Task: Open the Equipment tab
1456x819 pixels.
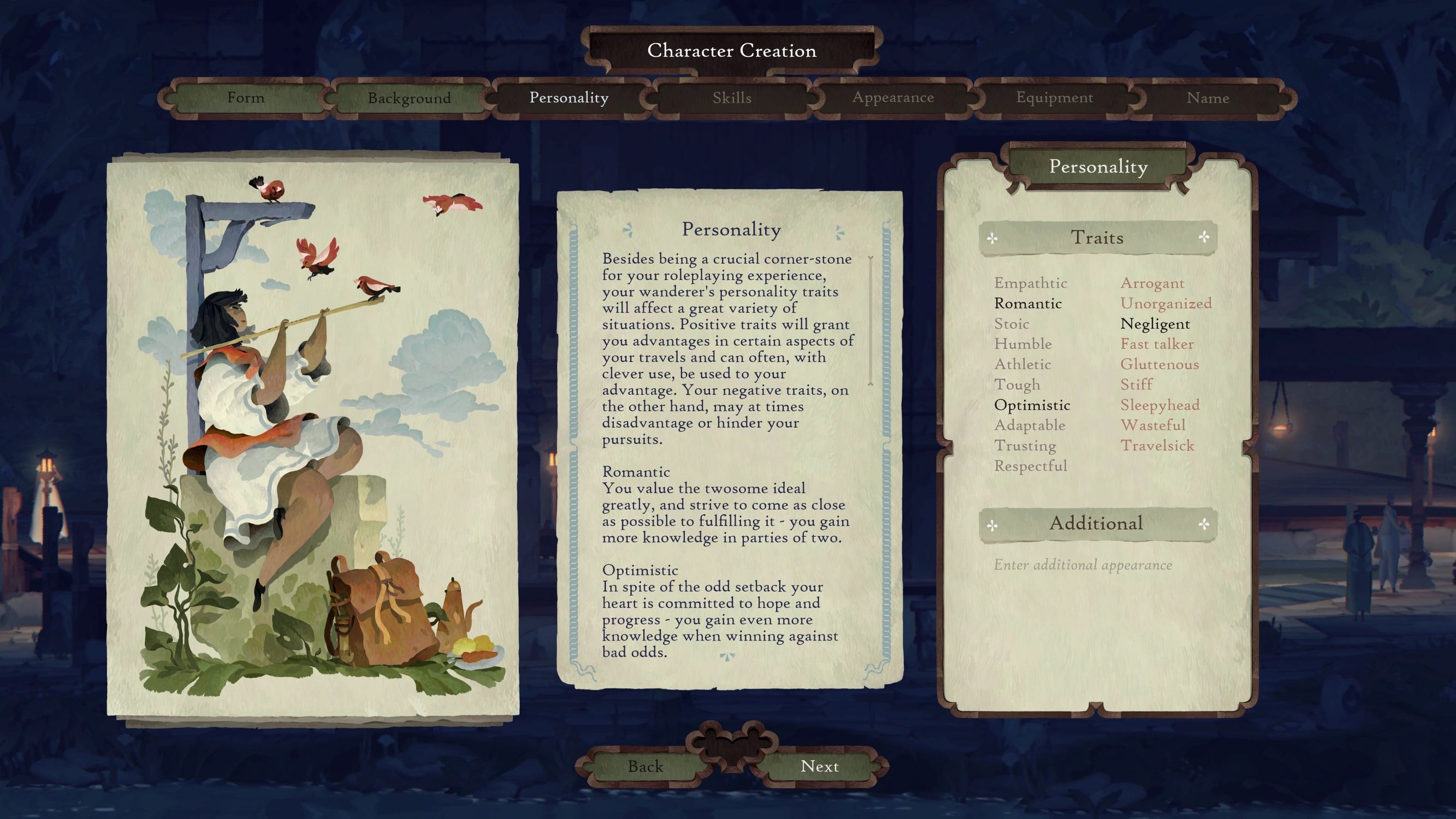Action: click(1054, 98)
